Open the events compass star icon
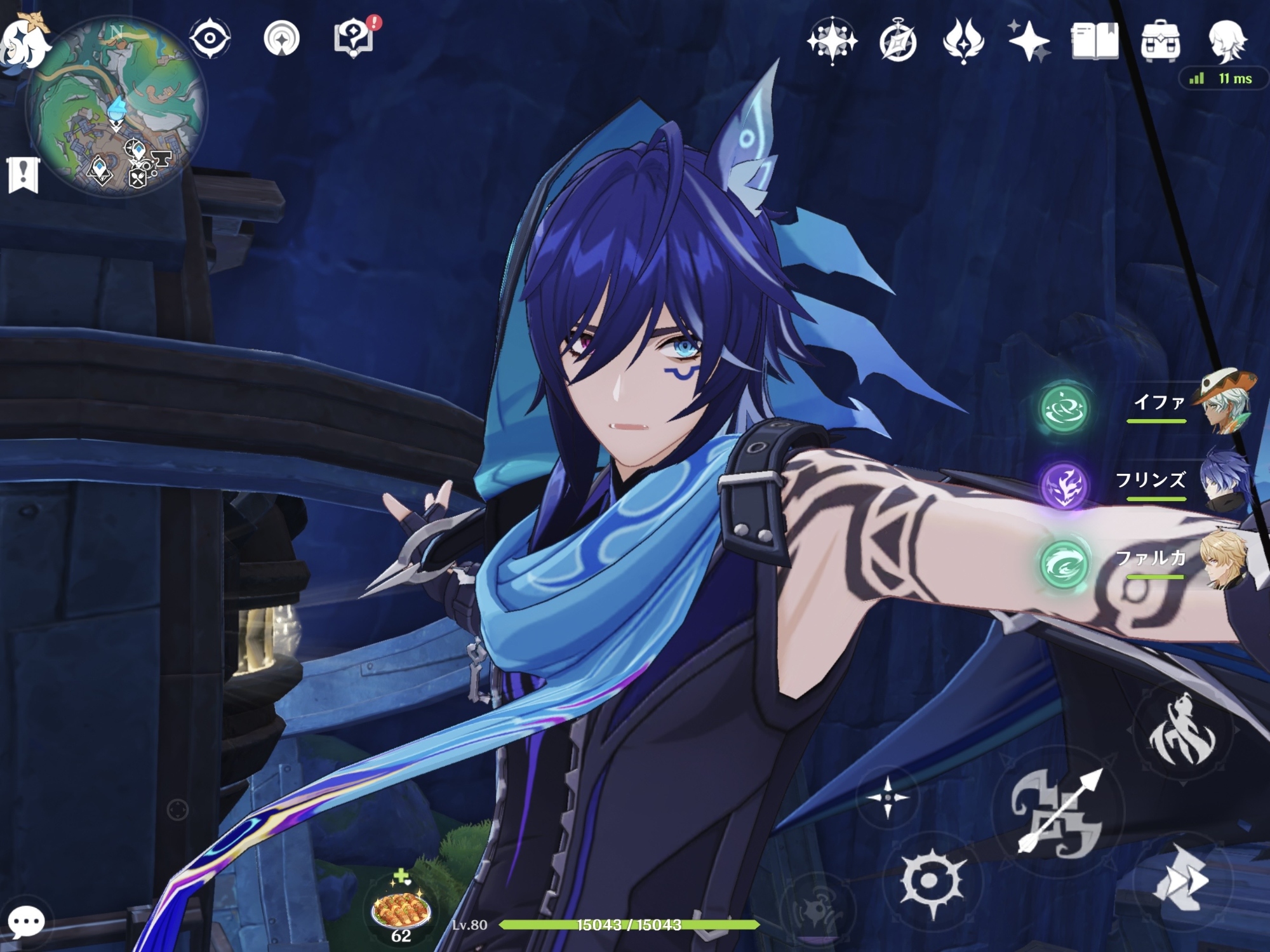Screen dimensions: 1270x952 tap(831, 41)
